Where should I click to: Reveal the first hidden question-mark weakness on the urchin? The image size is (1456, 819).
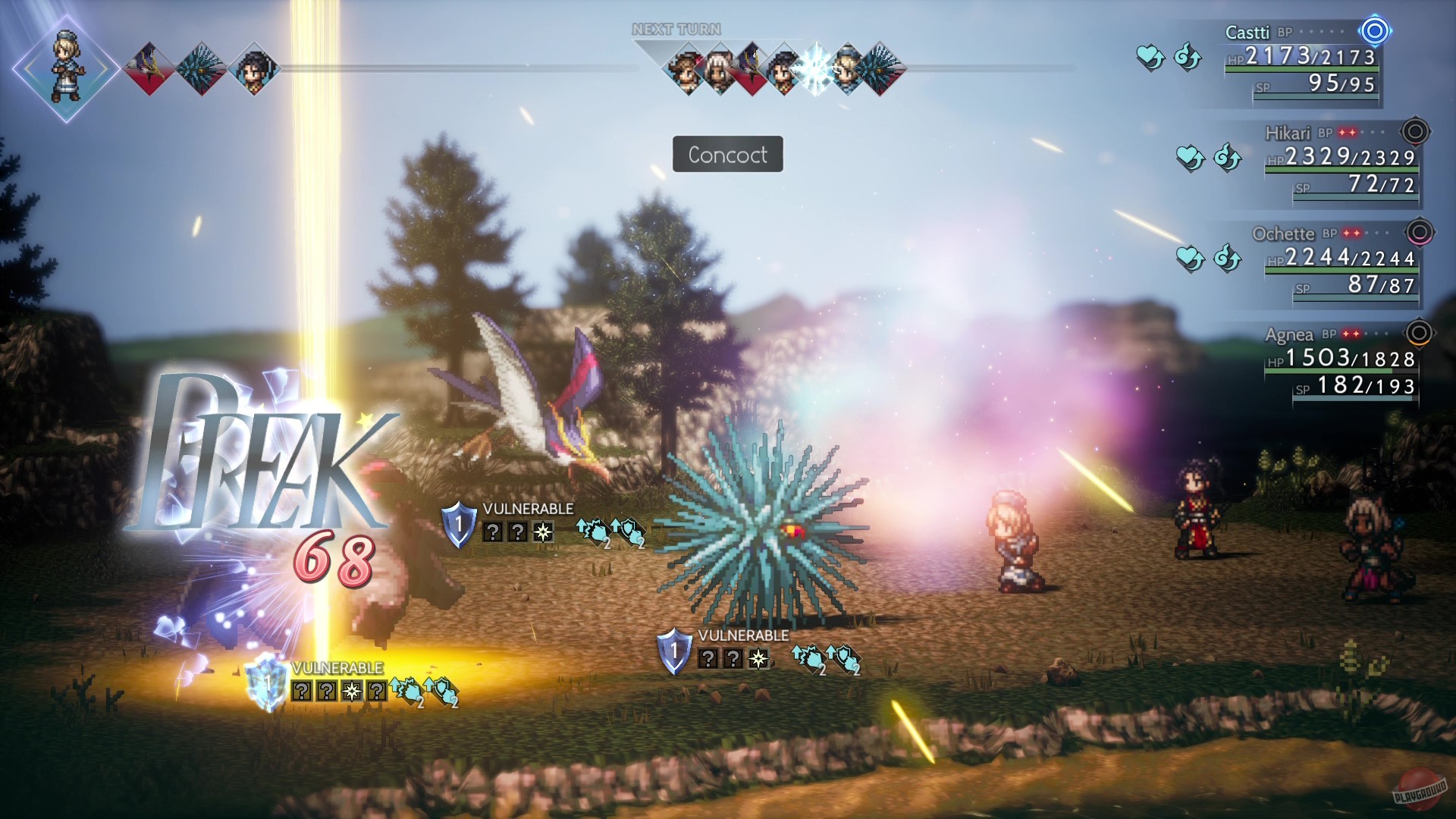point(708,658)
